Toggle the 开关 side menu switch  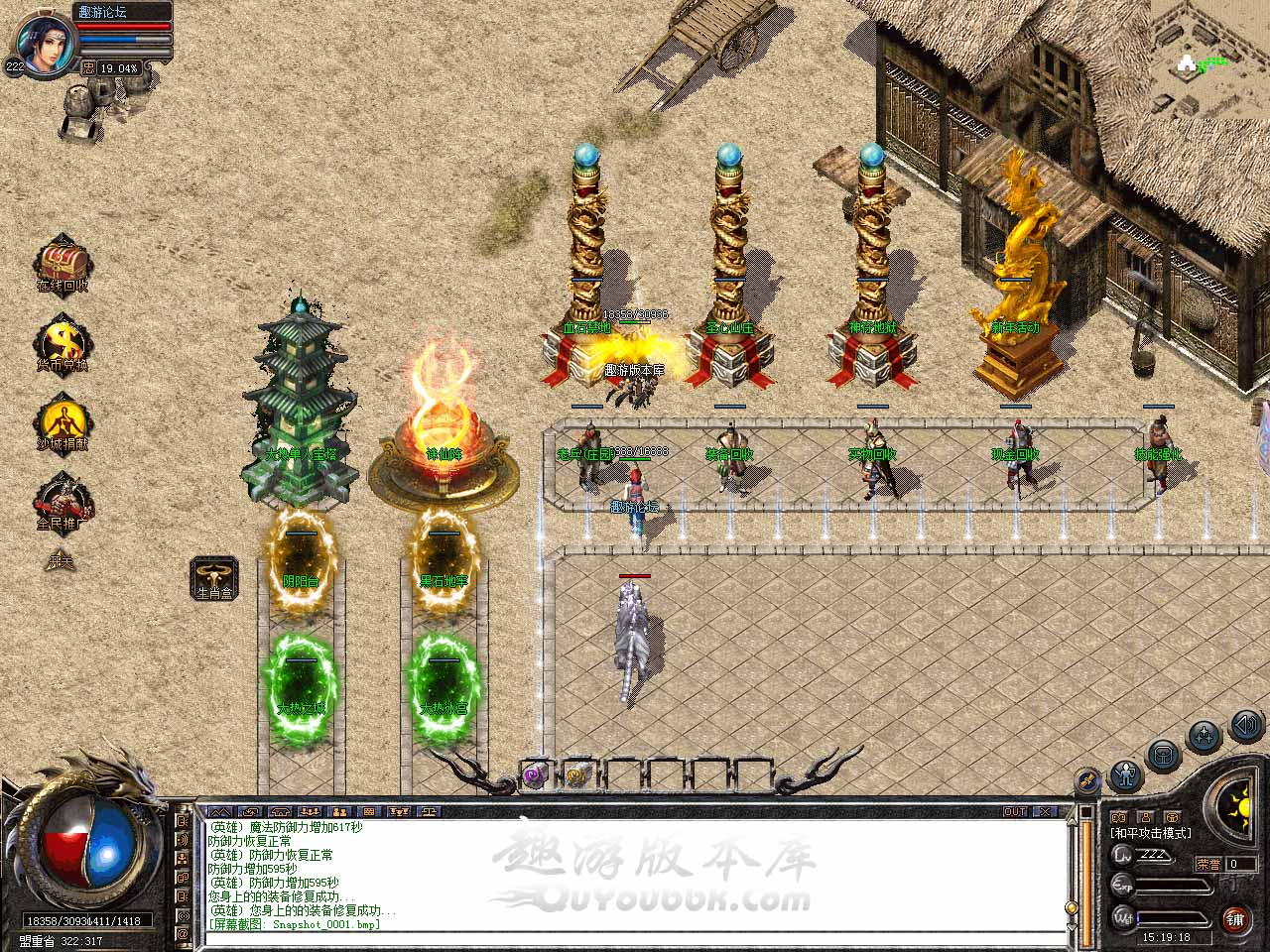pos(61,562)
